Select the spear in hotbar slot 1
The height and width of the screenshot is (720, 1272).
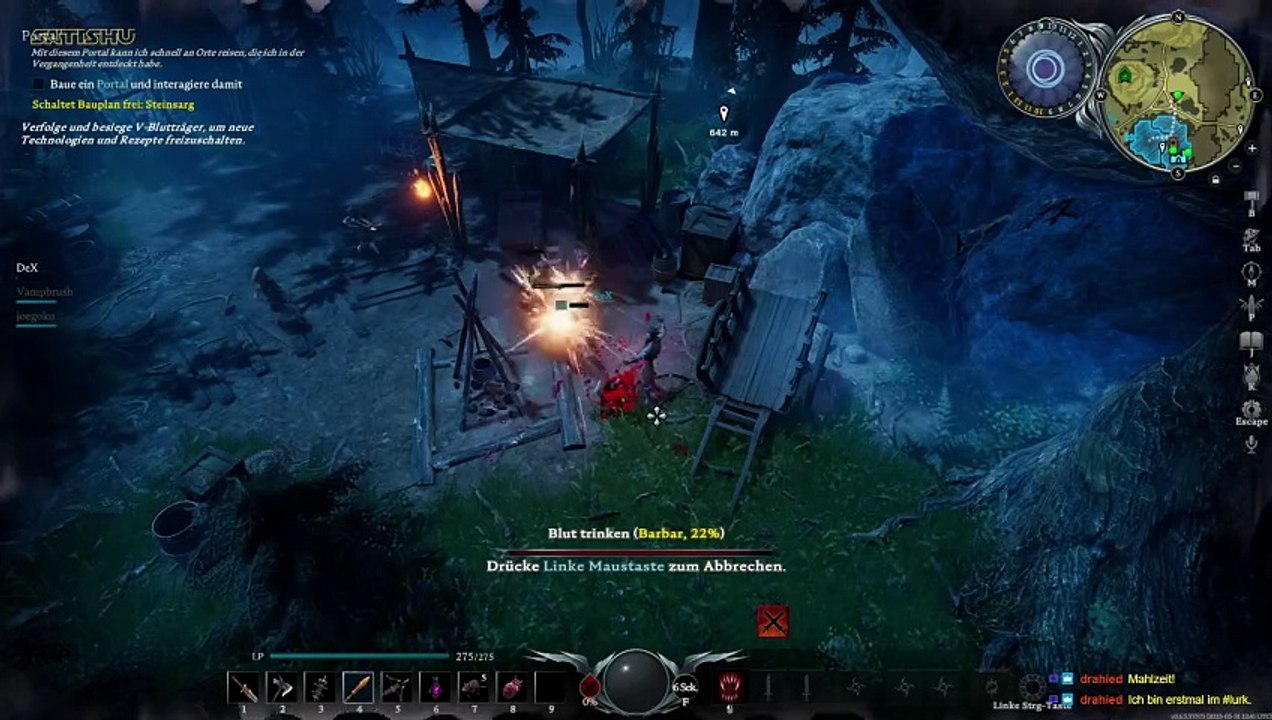243,687
